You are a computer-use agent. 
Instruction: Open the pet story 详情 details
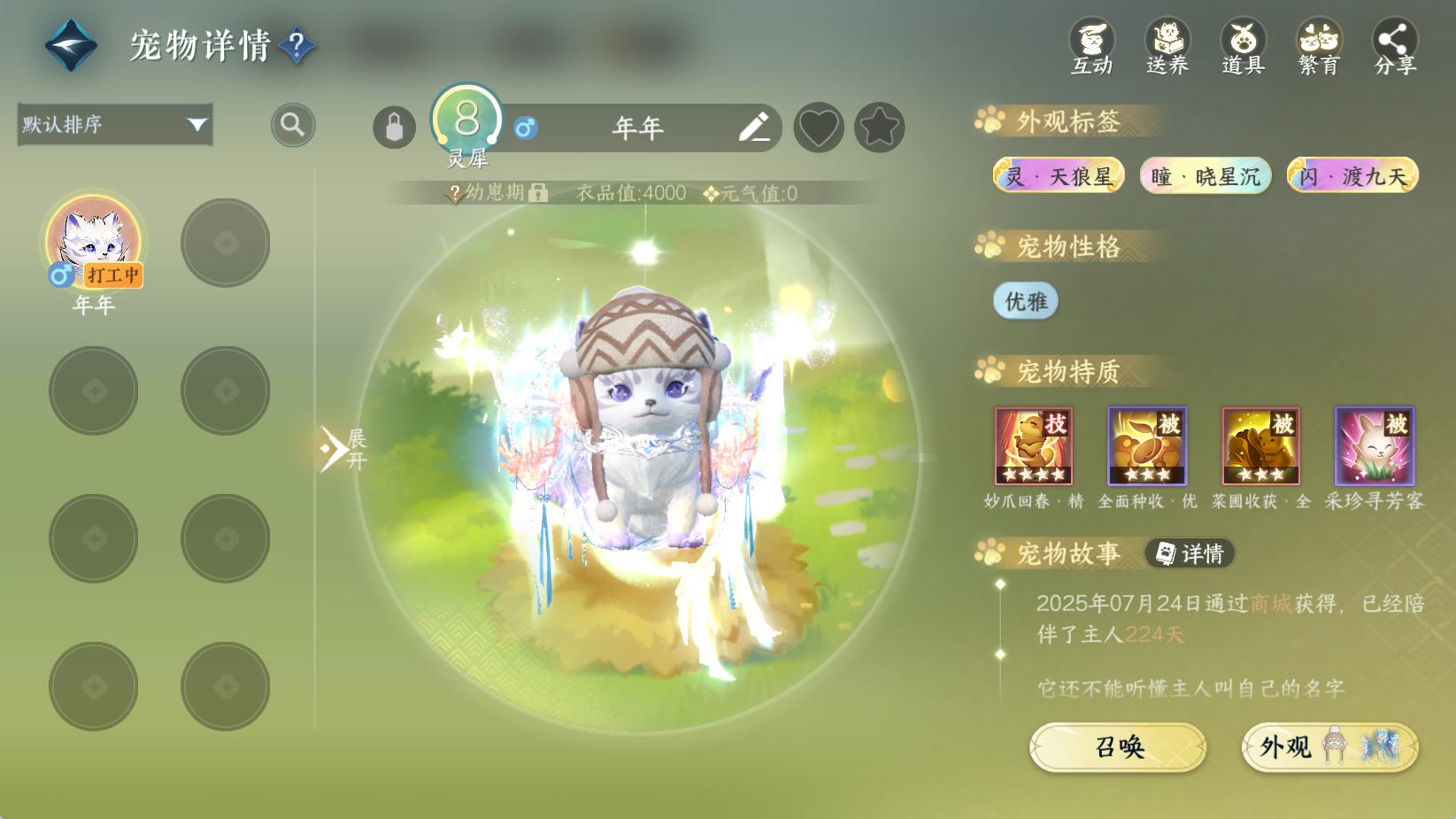pos(1190,553)
